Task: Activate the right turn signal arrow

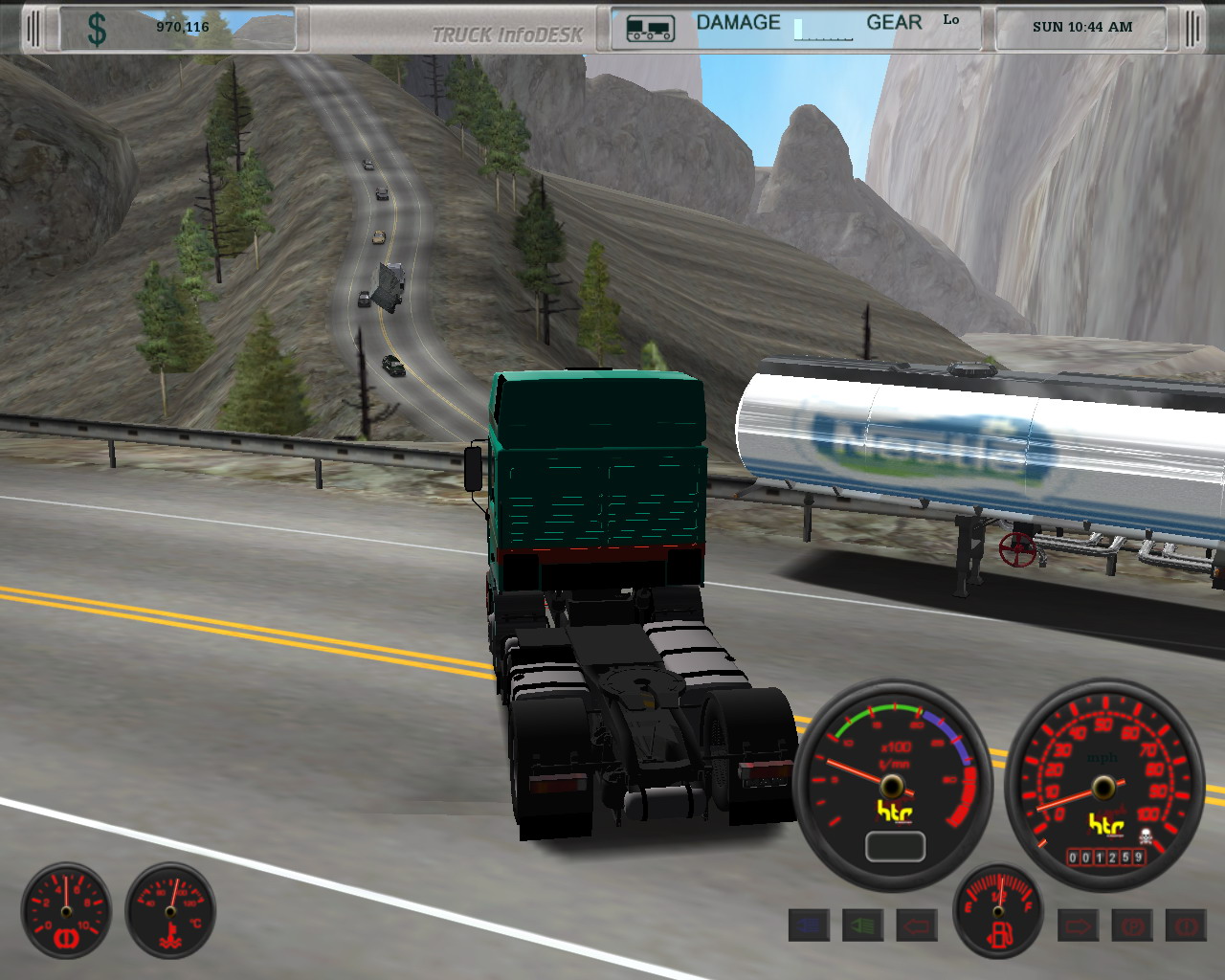Action: [x=1078, y=925]
